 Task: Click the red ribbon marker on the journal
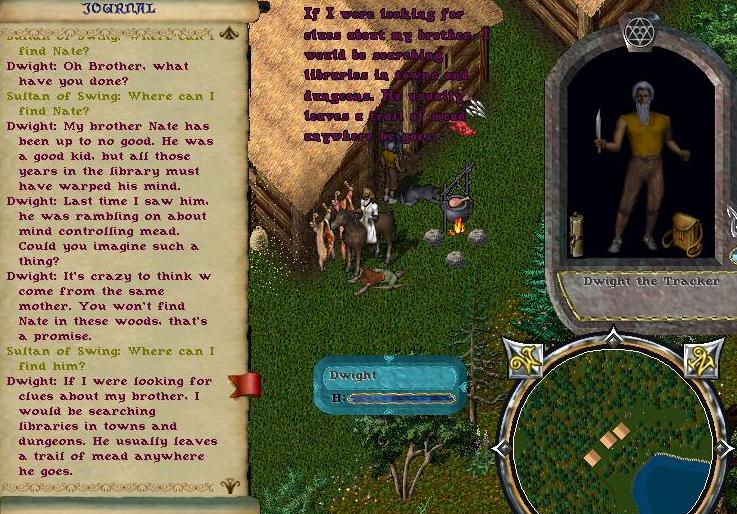click(x=246, y=385)
